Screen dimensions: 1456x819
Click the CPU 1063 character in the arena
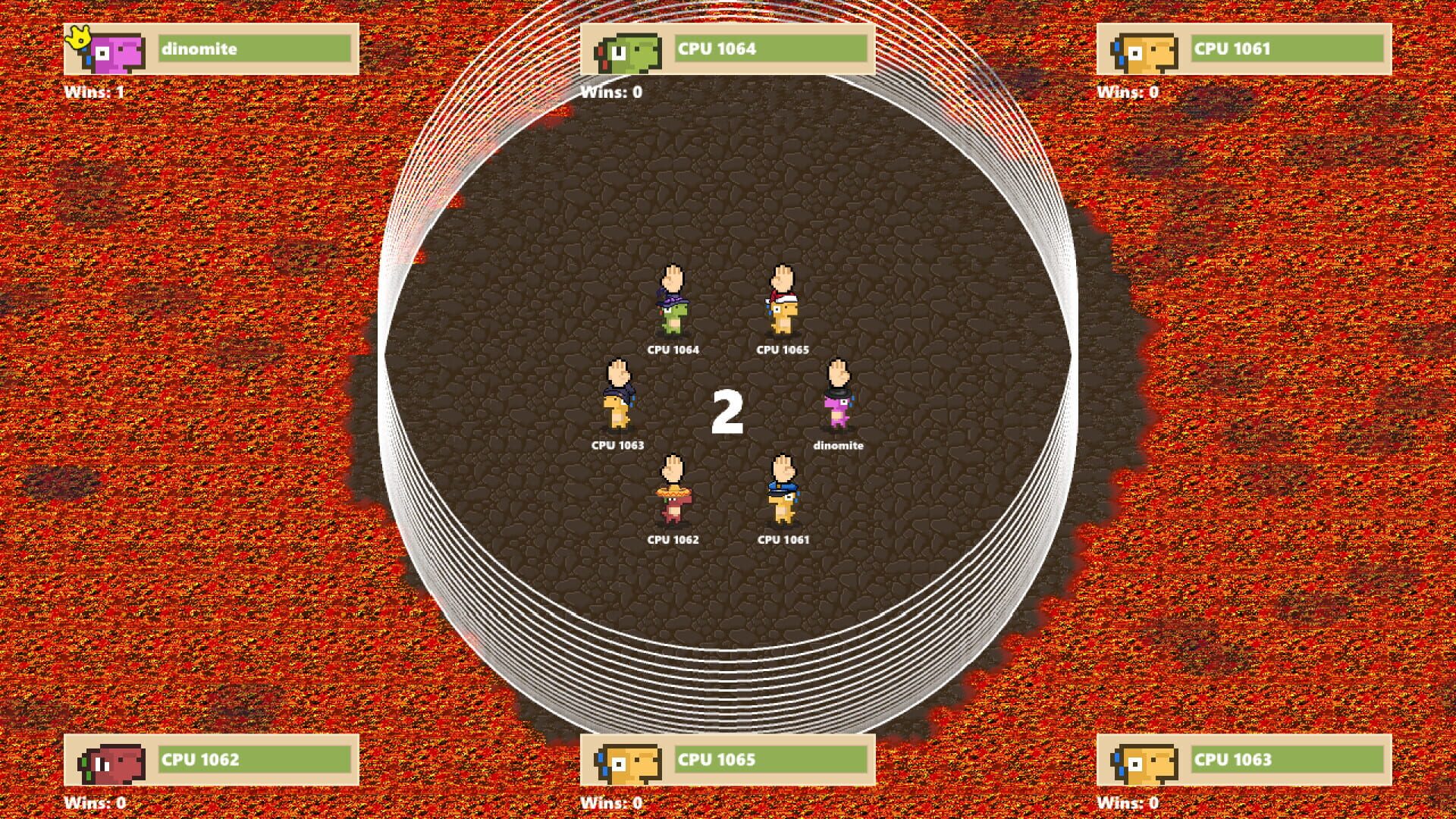[x=616, y=409]
